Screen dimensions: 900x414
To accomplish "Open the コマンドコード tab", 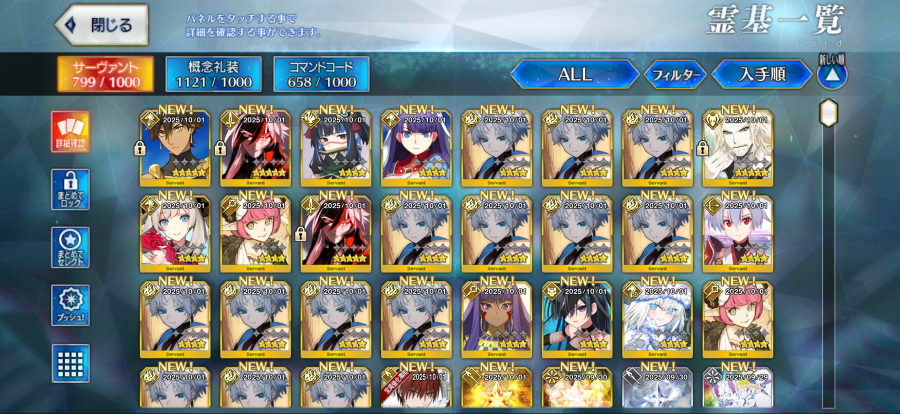I will coord(321,74).
